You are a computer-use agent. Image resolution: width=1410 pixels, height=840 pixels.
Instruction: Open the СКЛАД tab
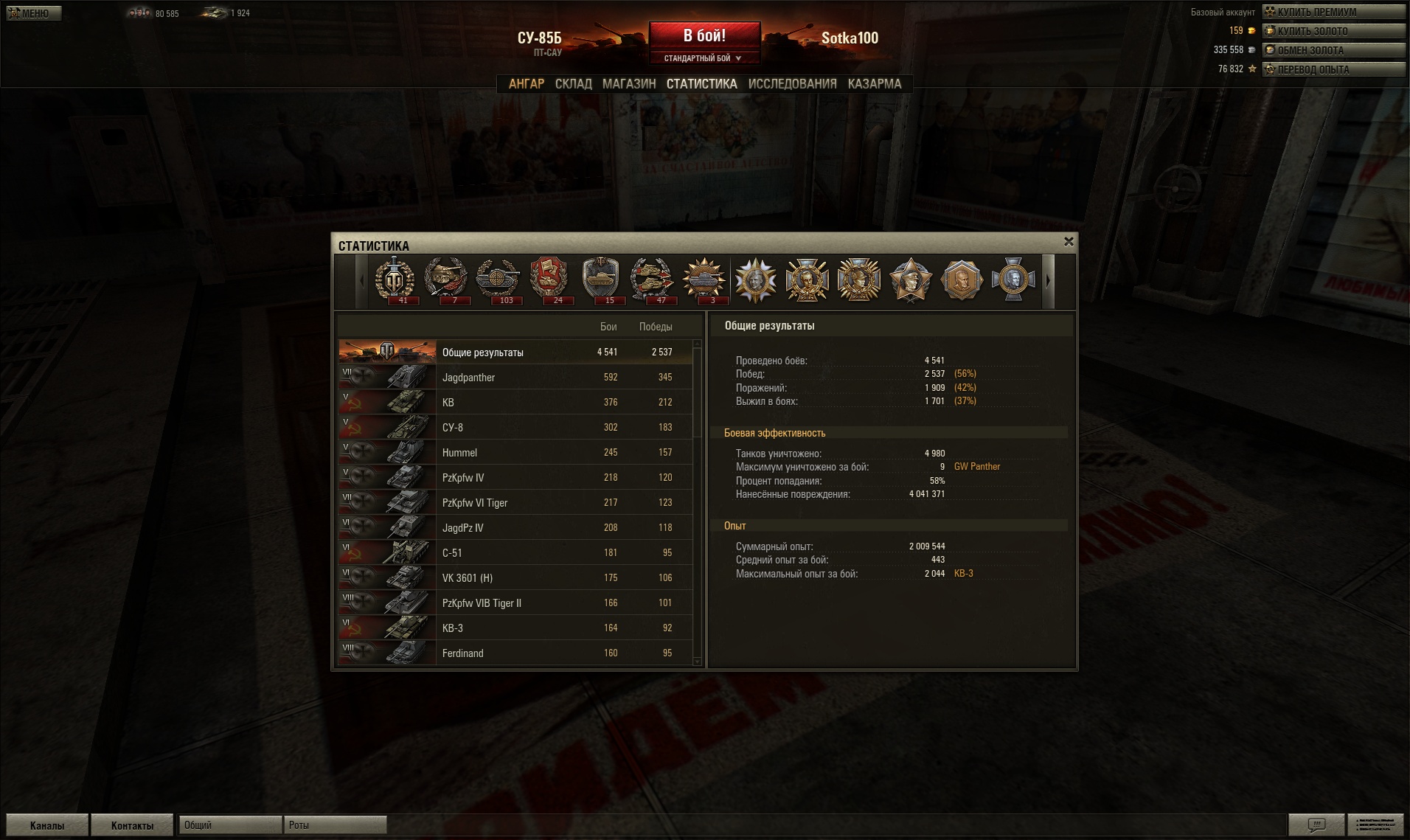573,84
